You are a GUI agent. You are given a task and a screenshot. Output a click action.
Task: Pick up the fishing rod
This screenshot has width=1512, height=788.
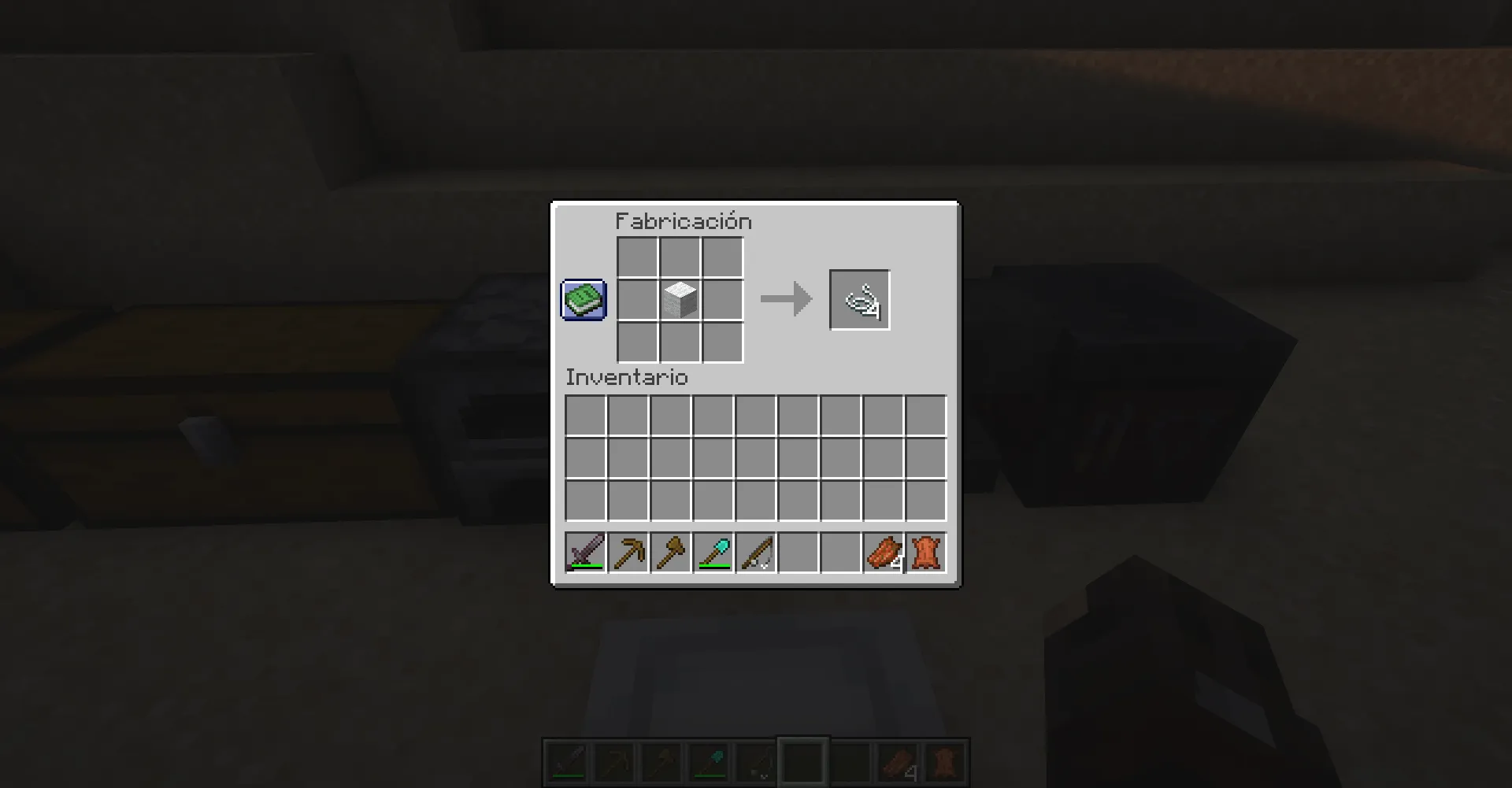756,553
